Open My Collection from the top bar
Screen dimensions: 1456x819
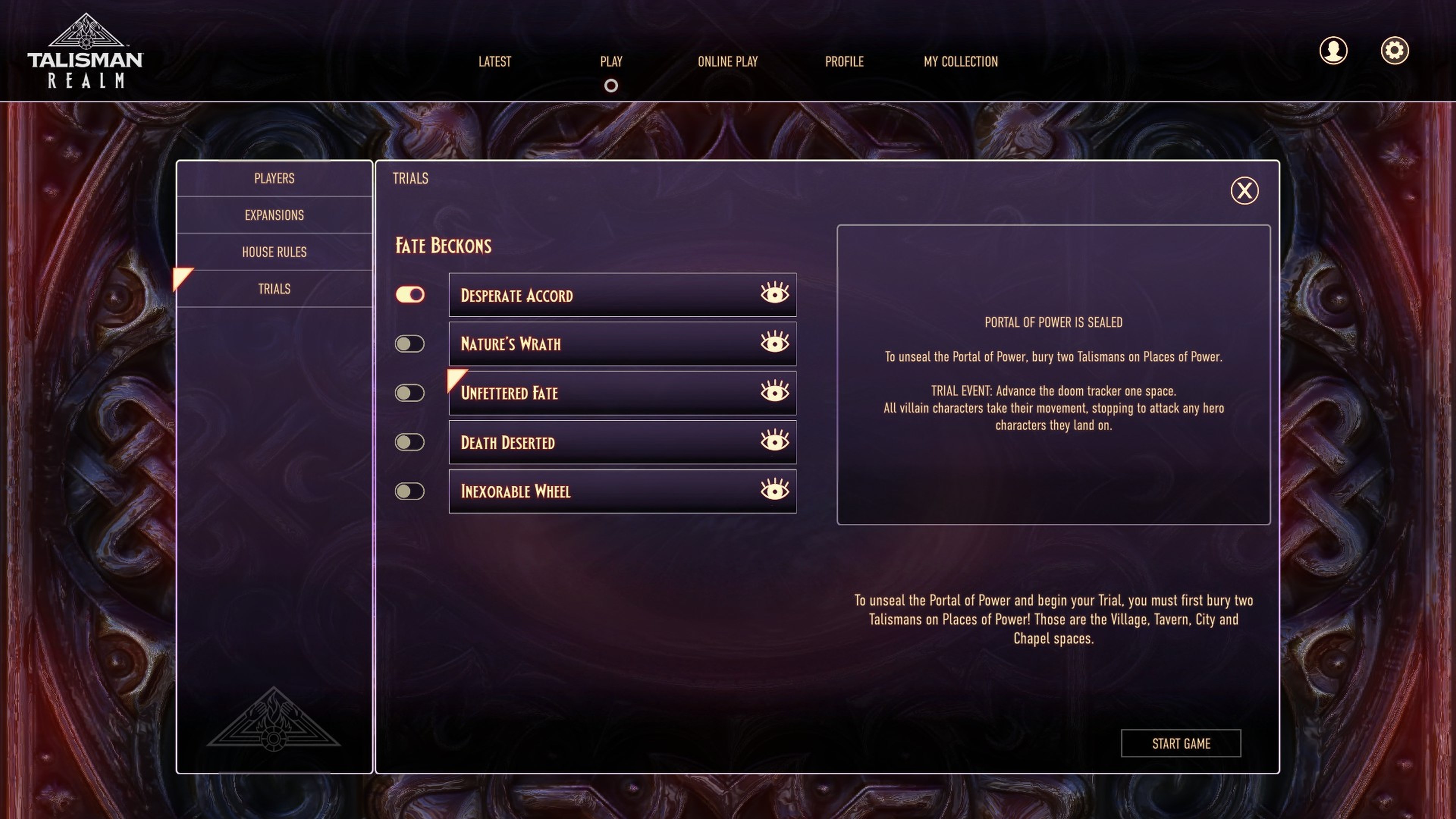[960, 61]
